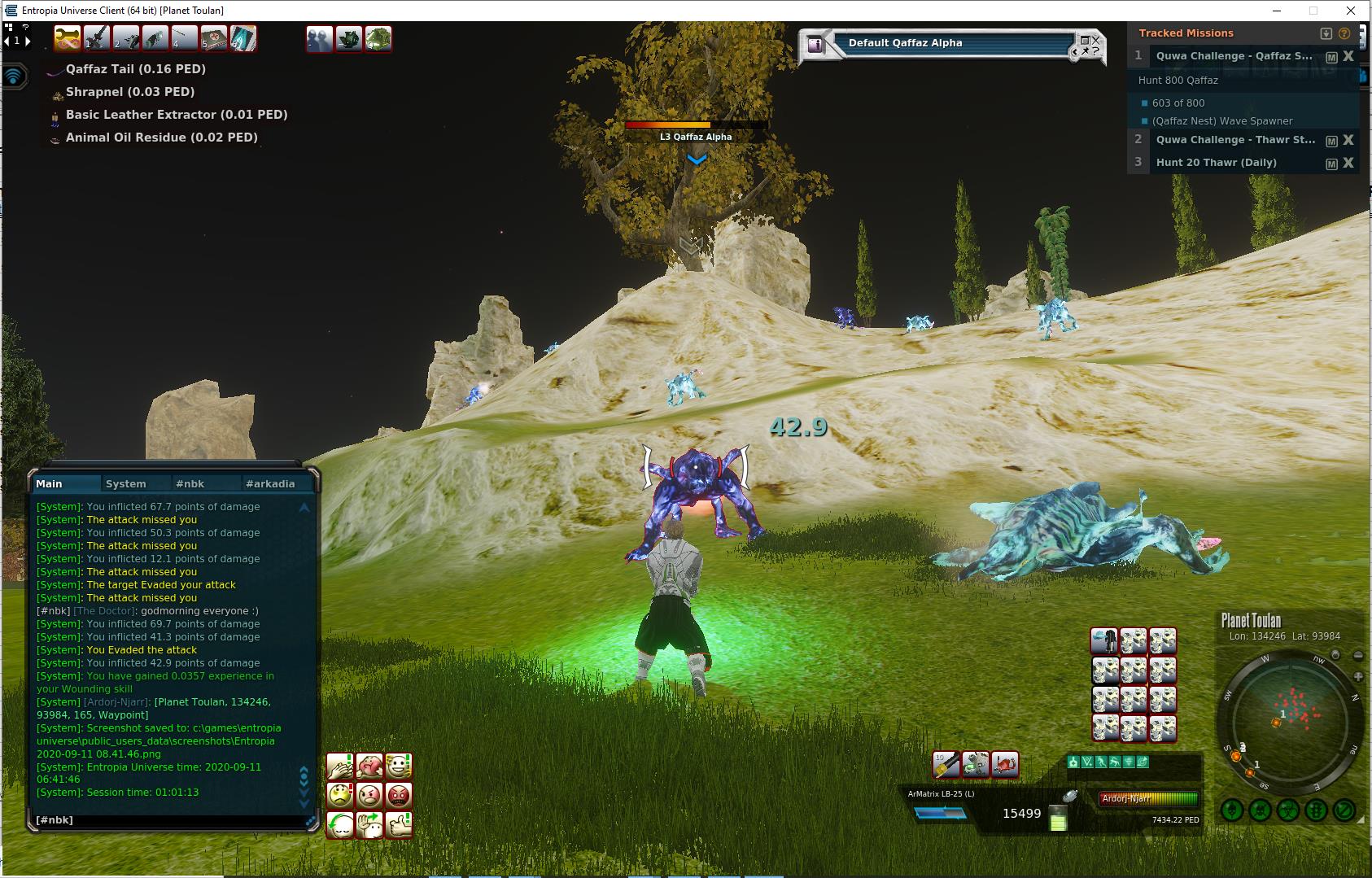Viewport: 1372px width, 878px height.
Task: Select the first aid kit hotbar slot
Action: pos(214,38)
